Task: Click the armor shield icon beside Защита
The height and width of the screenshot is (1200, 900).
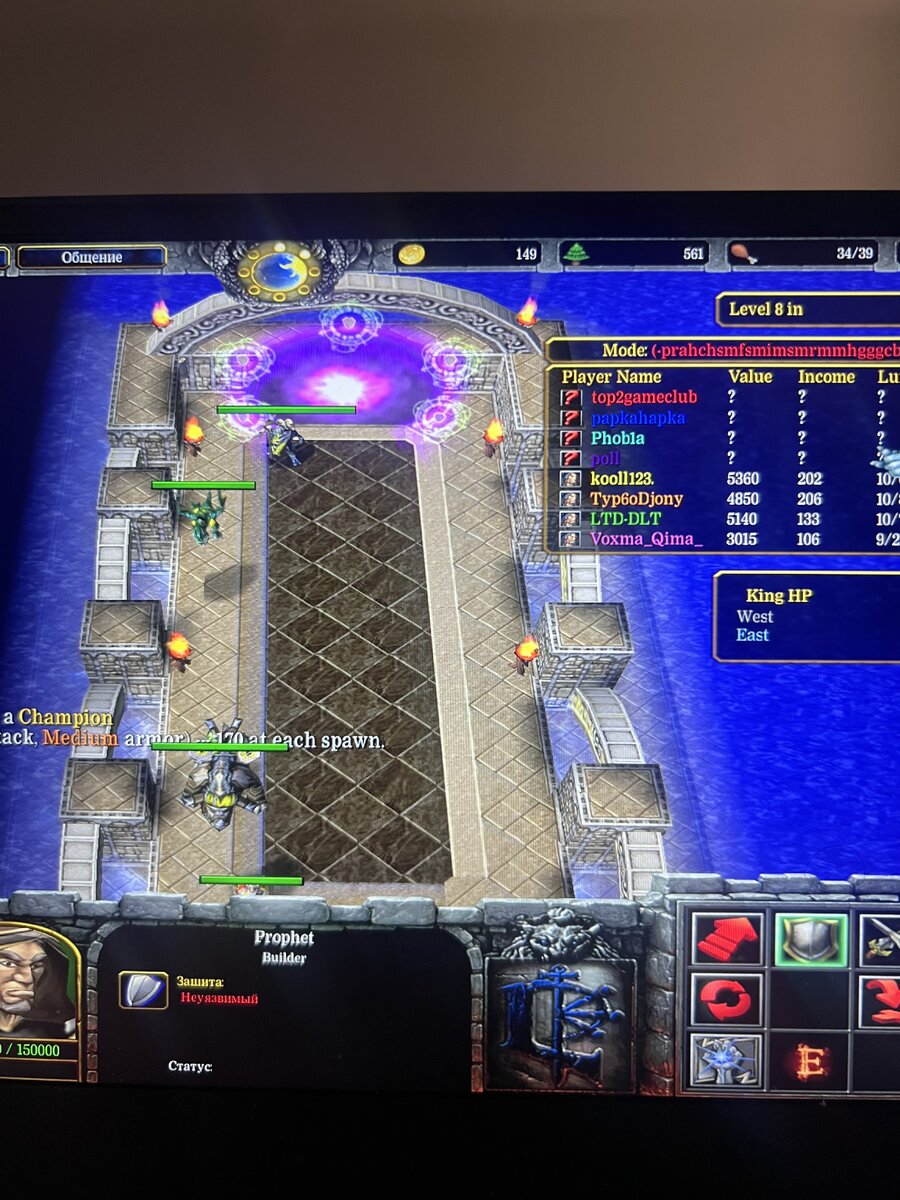Action: tap(143, 990)
